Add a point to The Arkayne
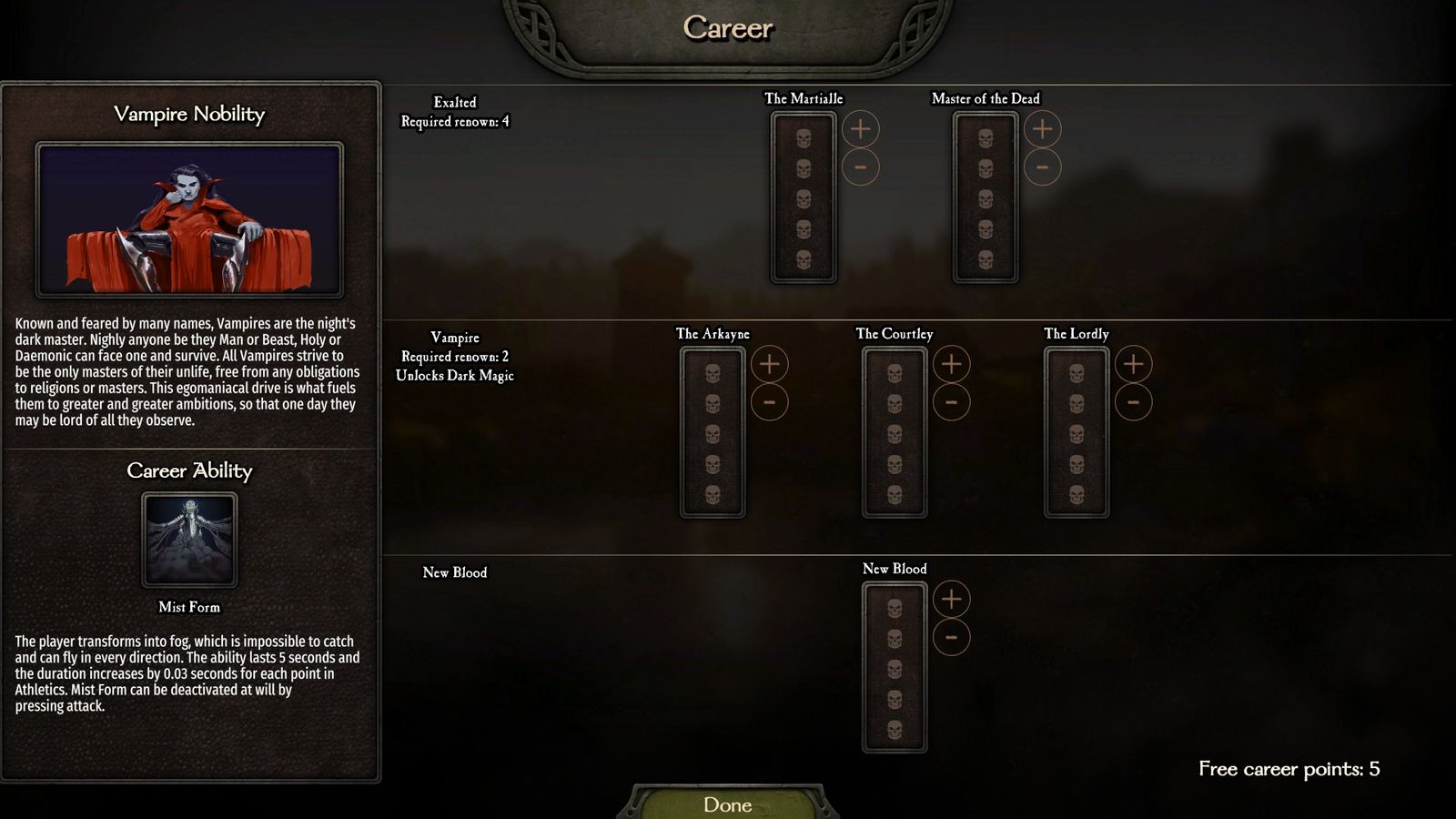The image size is (1456, 819). (x=769, y=364)
